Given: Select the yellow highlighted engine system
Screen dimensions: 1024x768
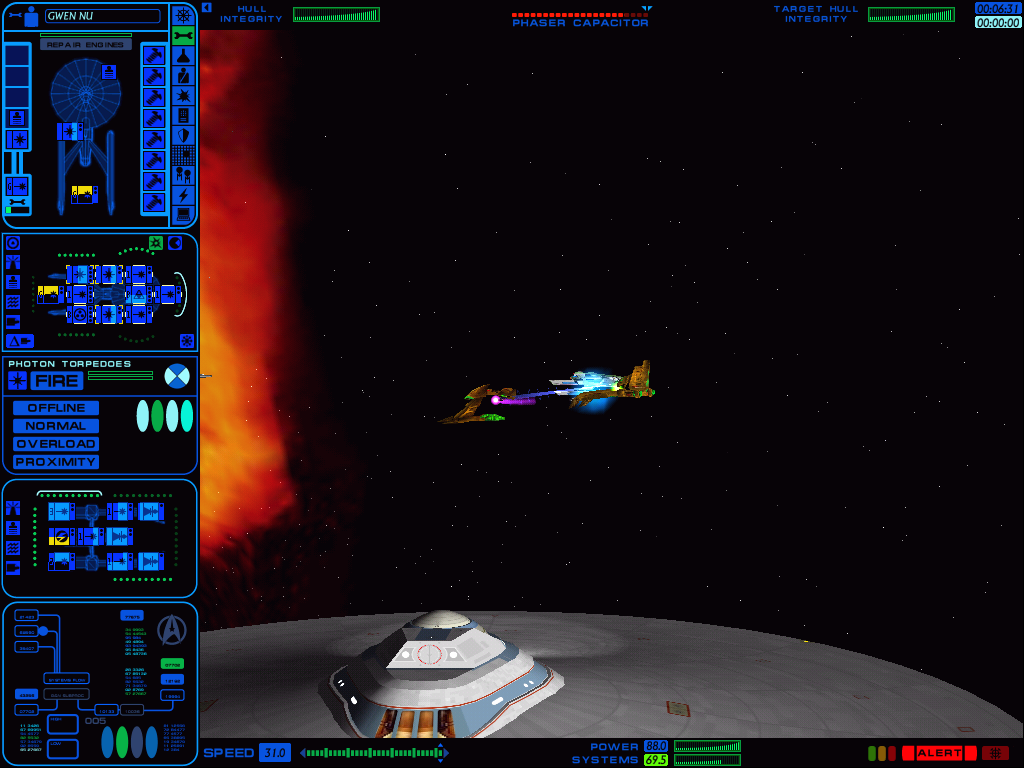Looking at the screenshot, I should click(x=82, y=193).
